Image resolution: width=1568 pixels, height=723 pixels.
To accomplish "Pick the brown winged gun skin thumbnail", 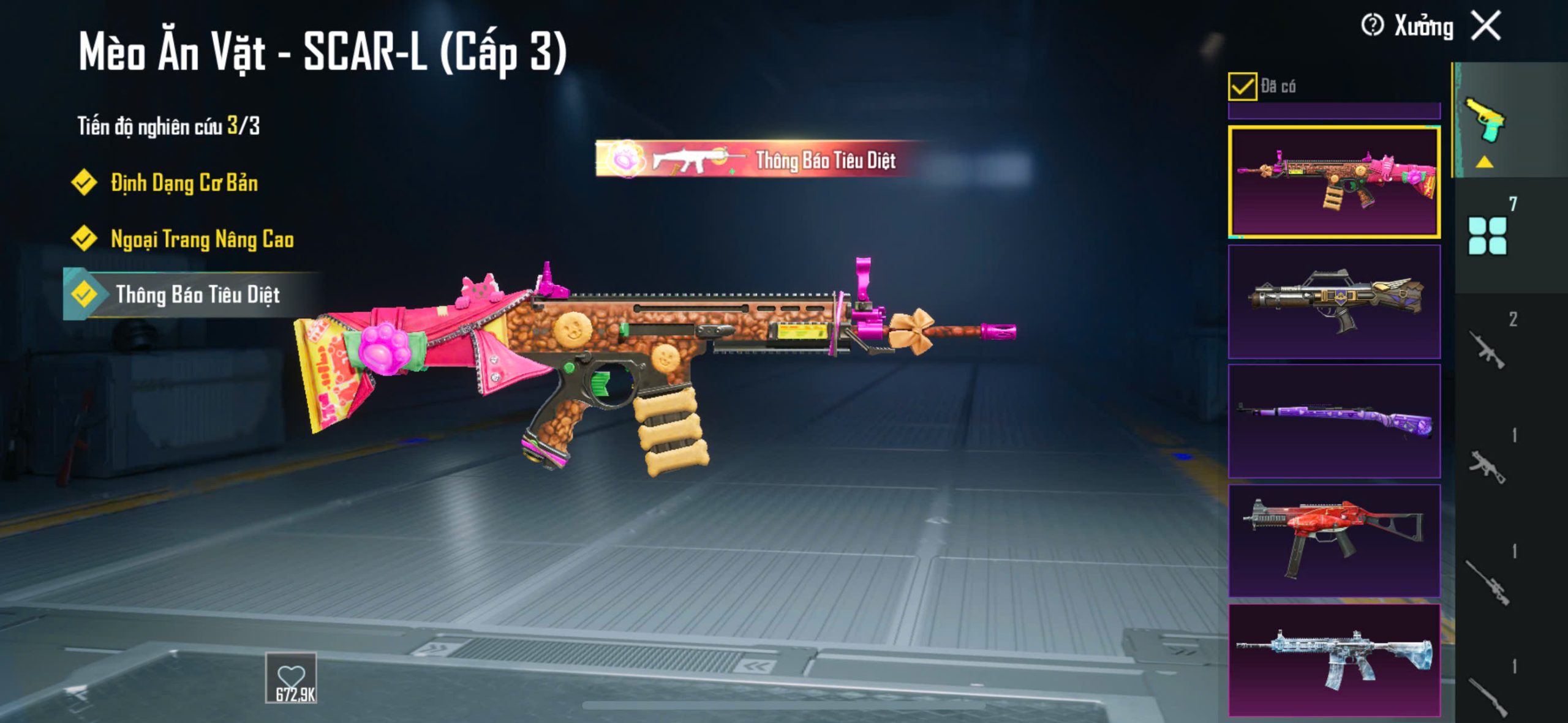I will coord(1334,302).
